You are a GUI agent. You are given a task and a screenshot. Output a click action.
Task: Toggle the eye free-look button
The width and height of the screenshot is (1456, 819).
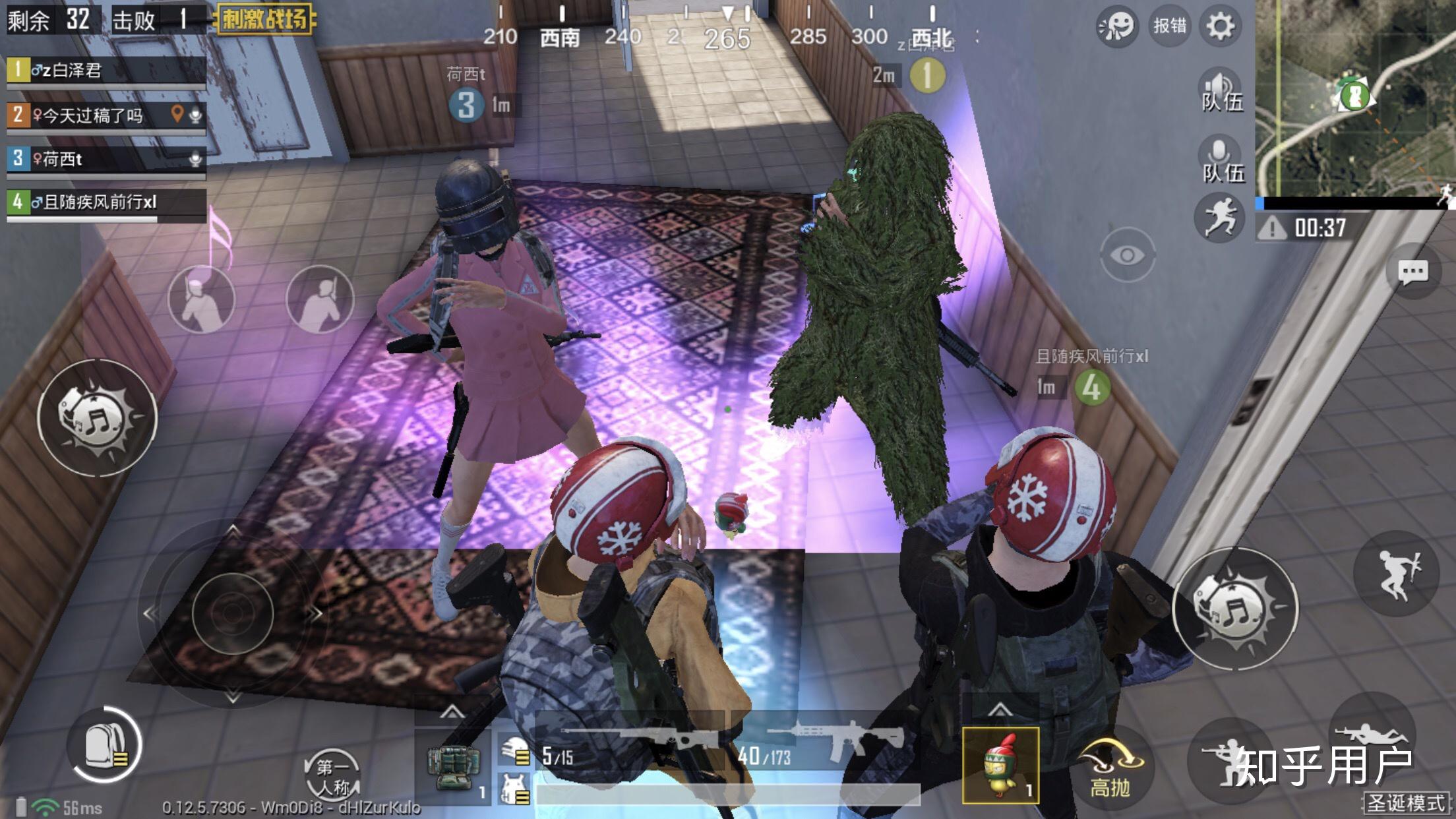point(1127,255)
